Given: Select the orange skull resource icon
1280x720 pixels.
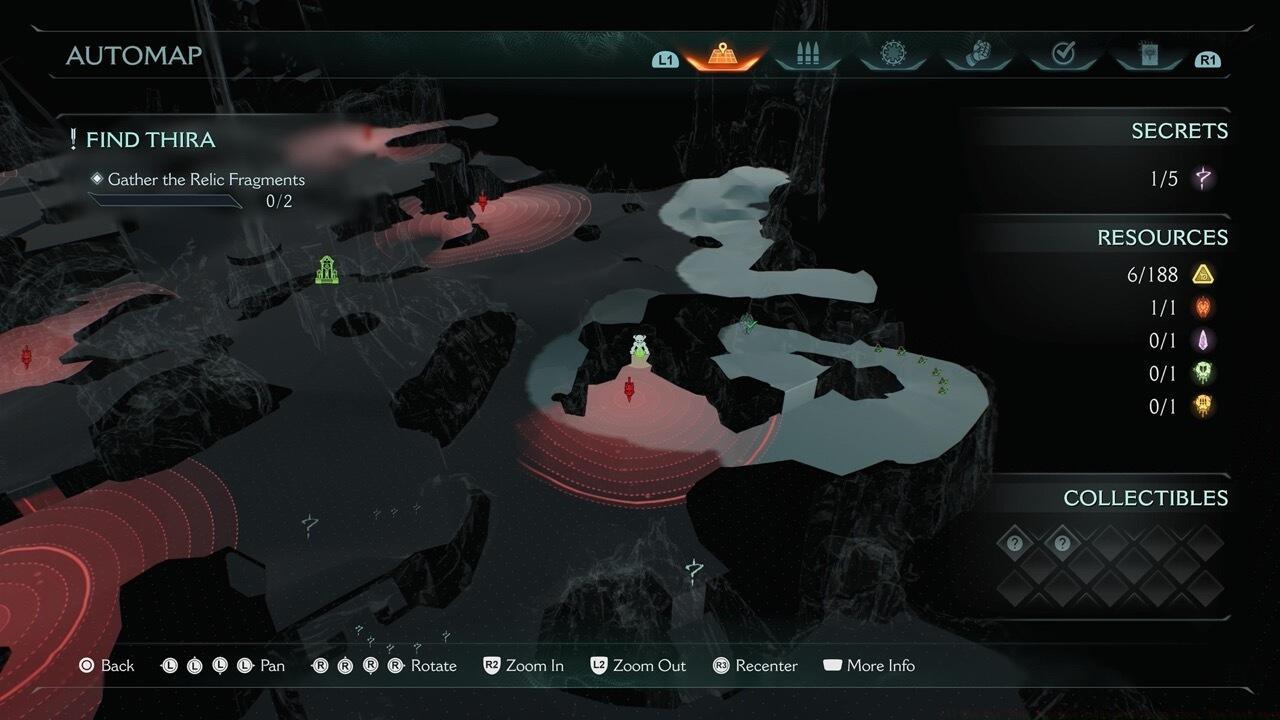Looking at the screenshot, I should click(1204, 406).
